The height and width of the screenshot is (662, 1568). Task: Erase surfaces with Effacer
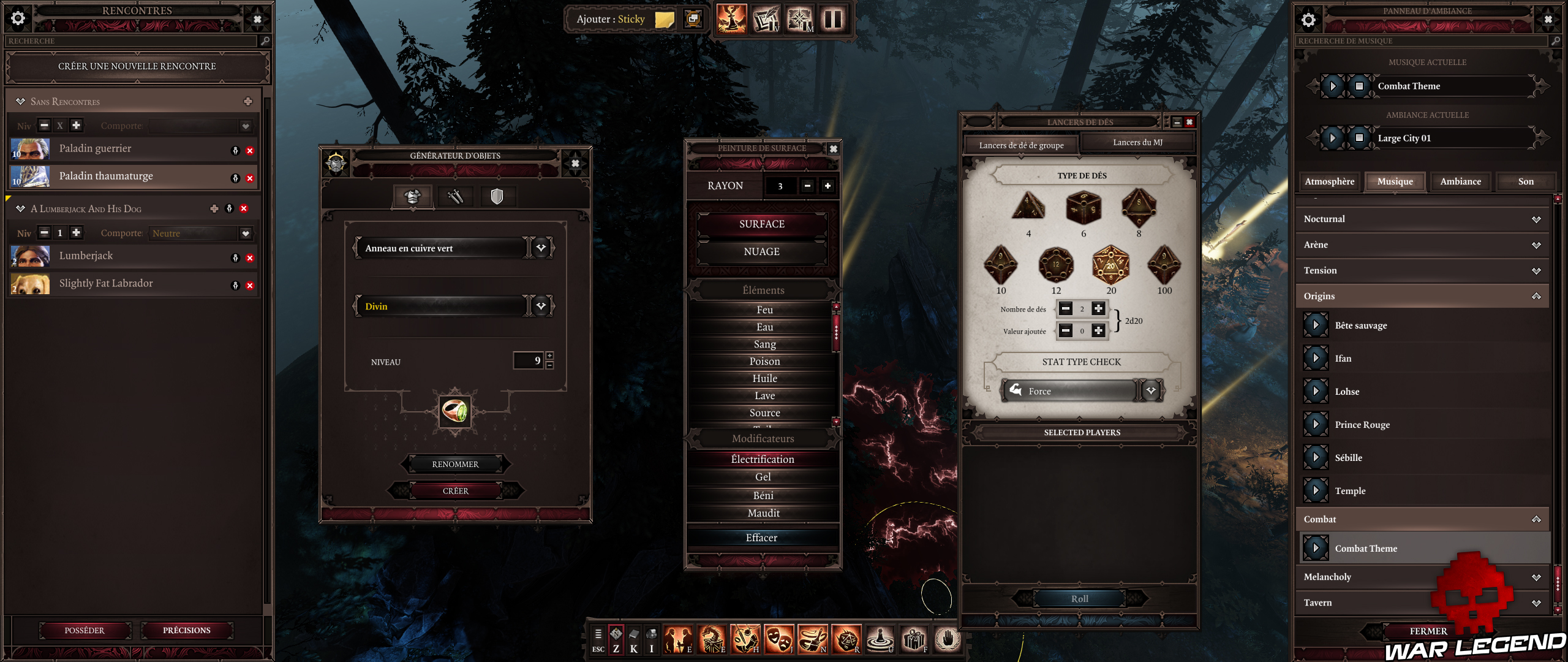[761, 538]
